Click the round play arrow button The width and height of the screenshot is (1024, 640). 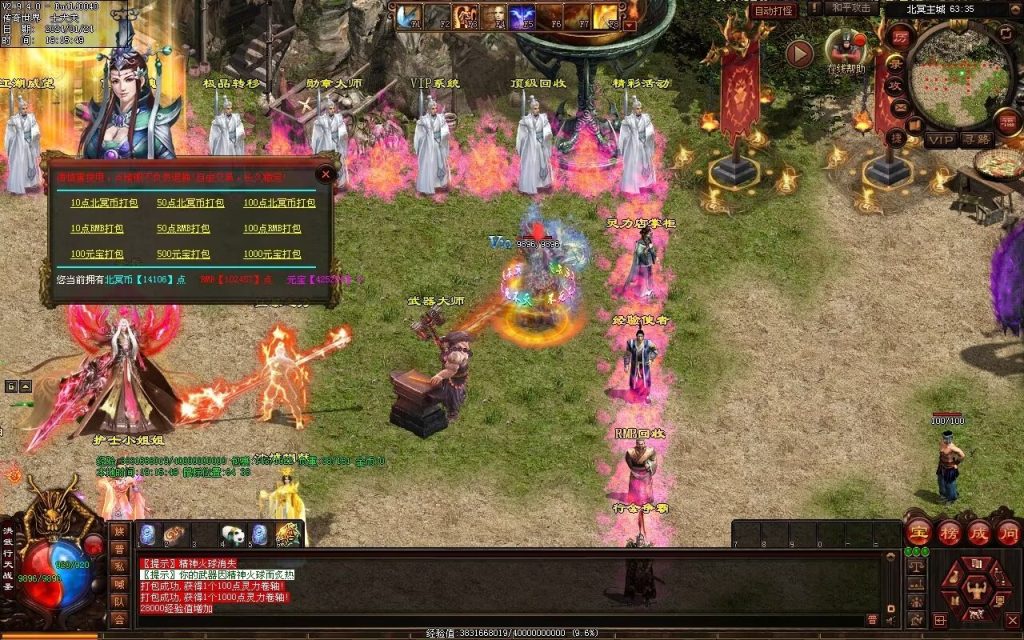(x=799, y=53)
